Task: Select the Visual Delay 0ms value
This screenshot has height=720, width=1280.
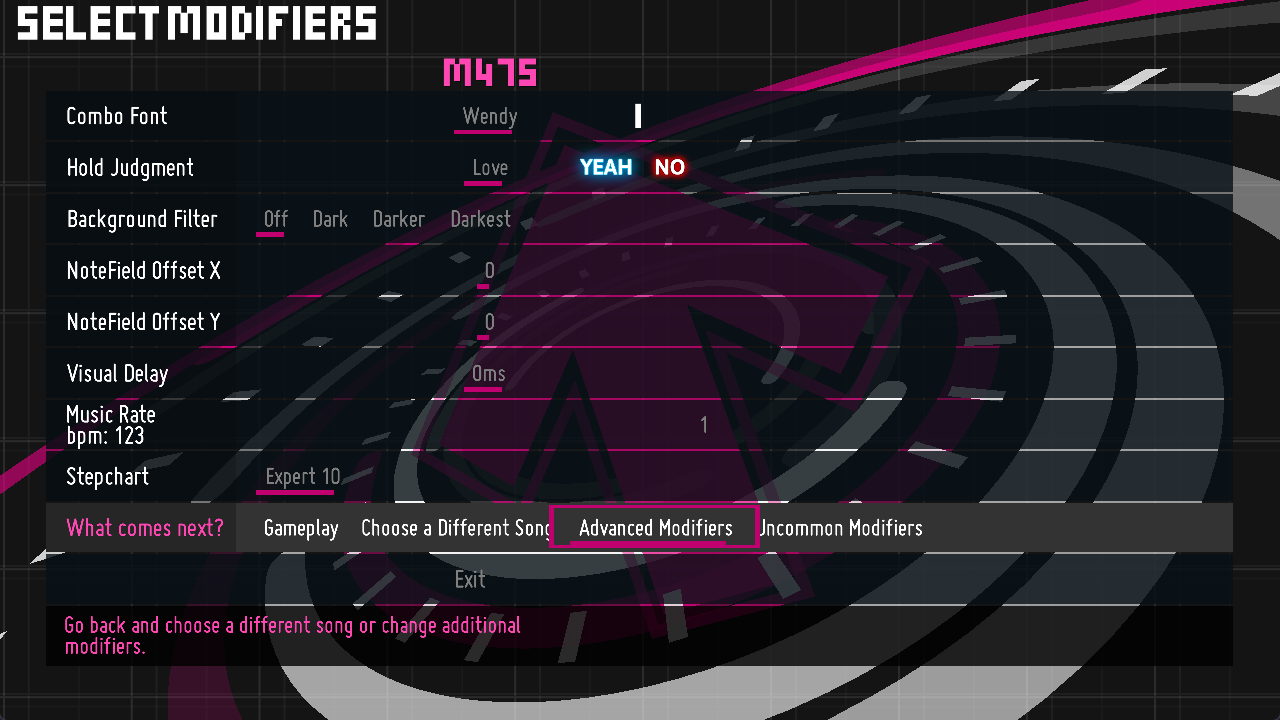Action: click(489, 374)
